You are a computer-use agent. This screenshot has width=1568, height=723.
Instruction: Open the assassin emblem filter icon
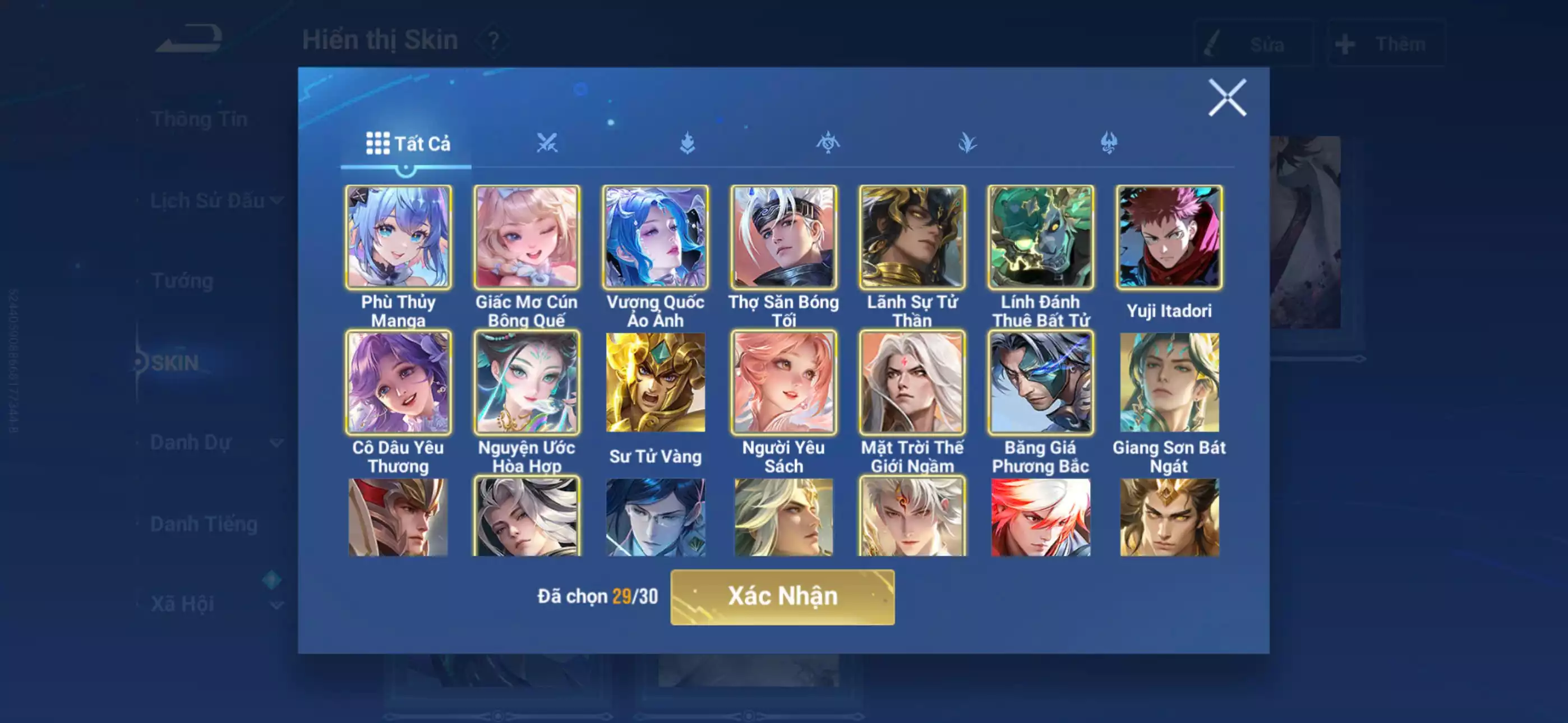(828, 143)
